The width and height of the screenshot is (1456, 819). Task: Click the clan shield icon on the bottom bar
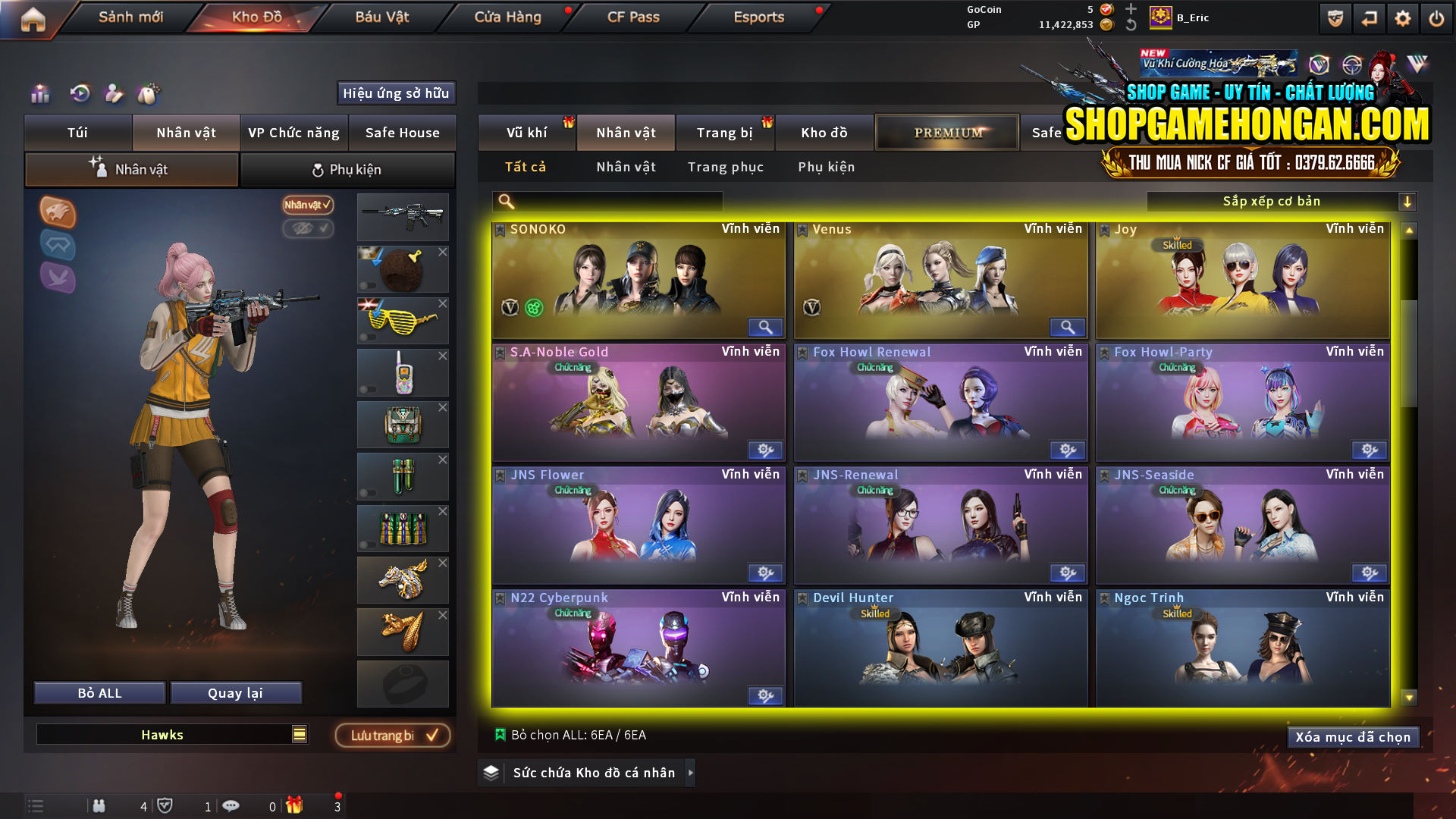pos(166,806)
